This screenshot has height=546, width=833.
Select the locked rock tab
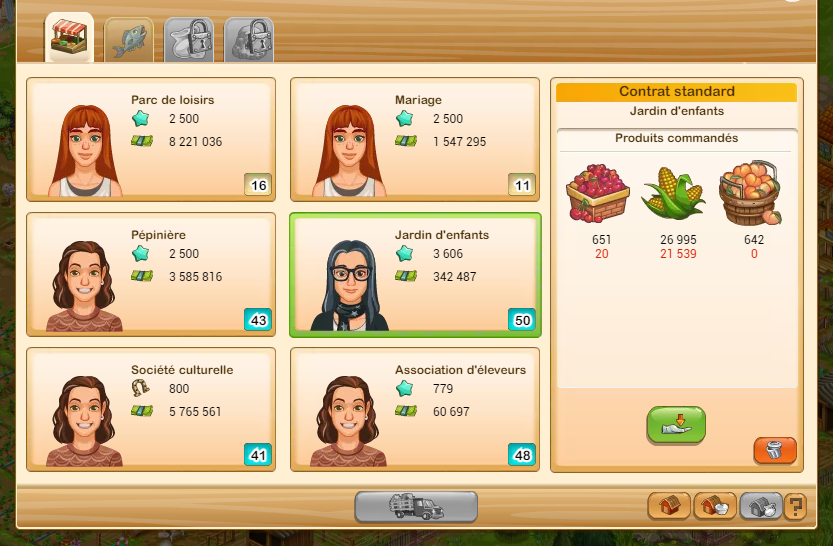pyautogui.click(x=248, y=40)
